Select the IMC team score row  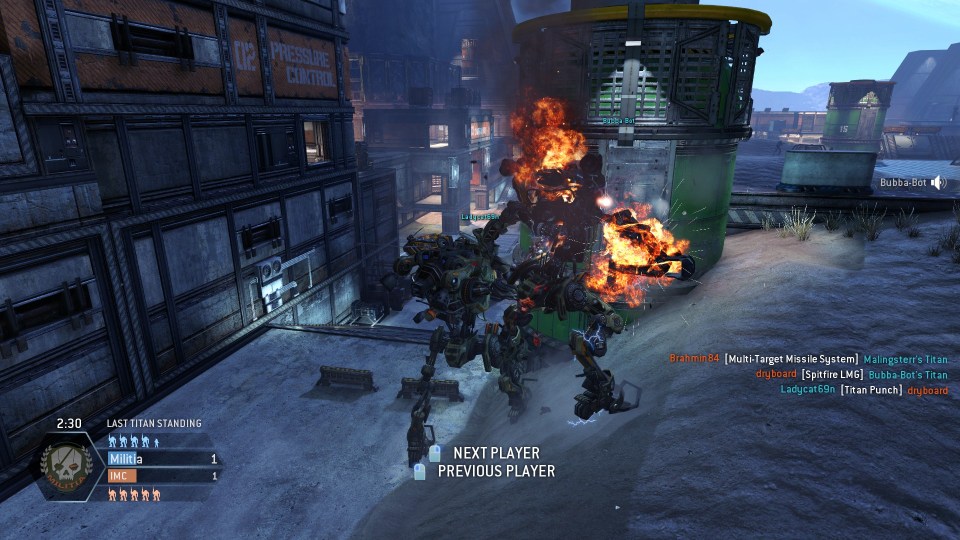point(163,476)
